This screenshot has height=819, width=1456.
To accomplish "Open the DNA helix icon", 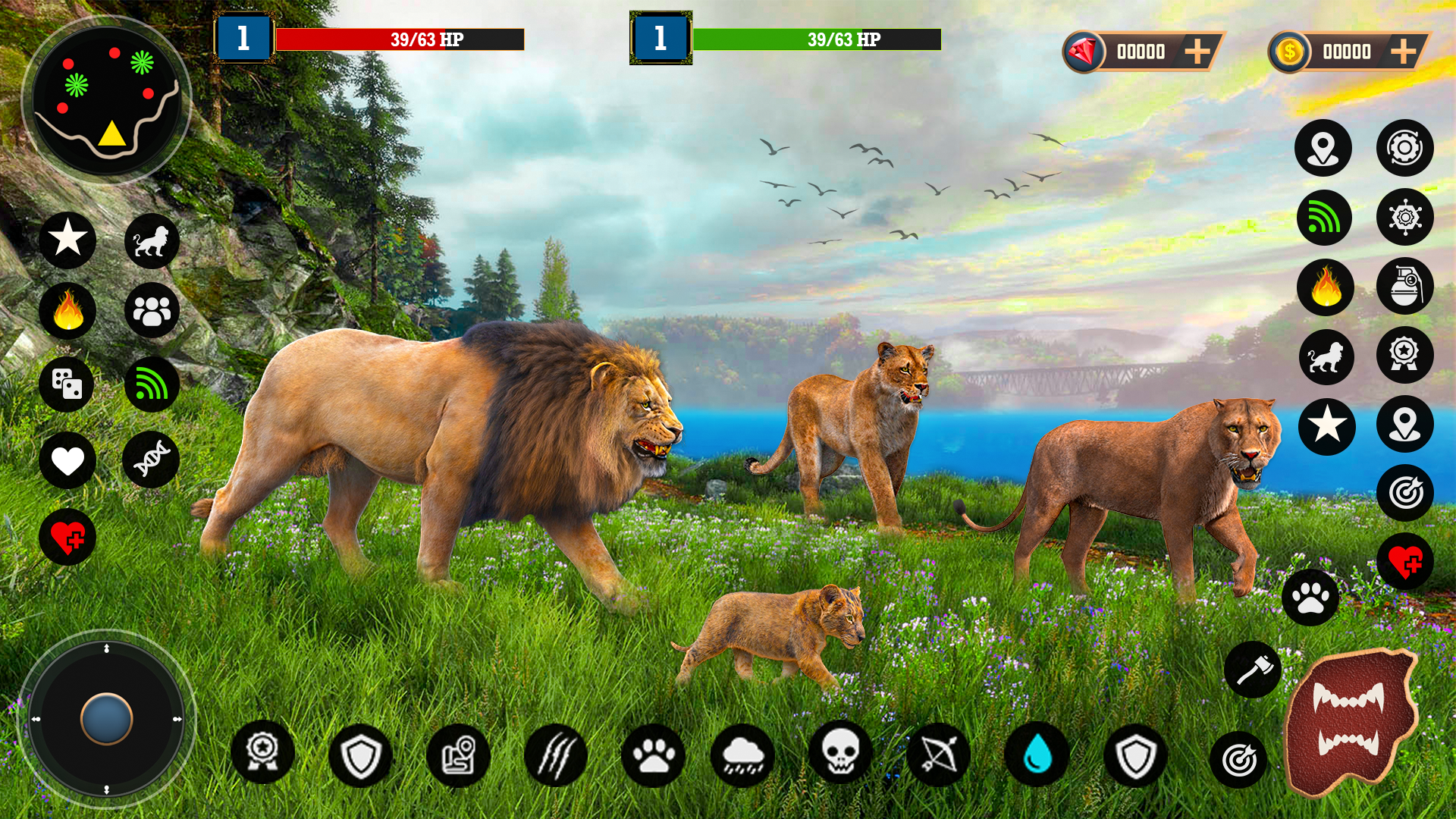I will 152,460.
